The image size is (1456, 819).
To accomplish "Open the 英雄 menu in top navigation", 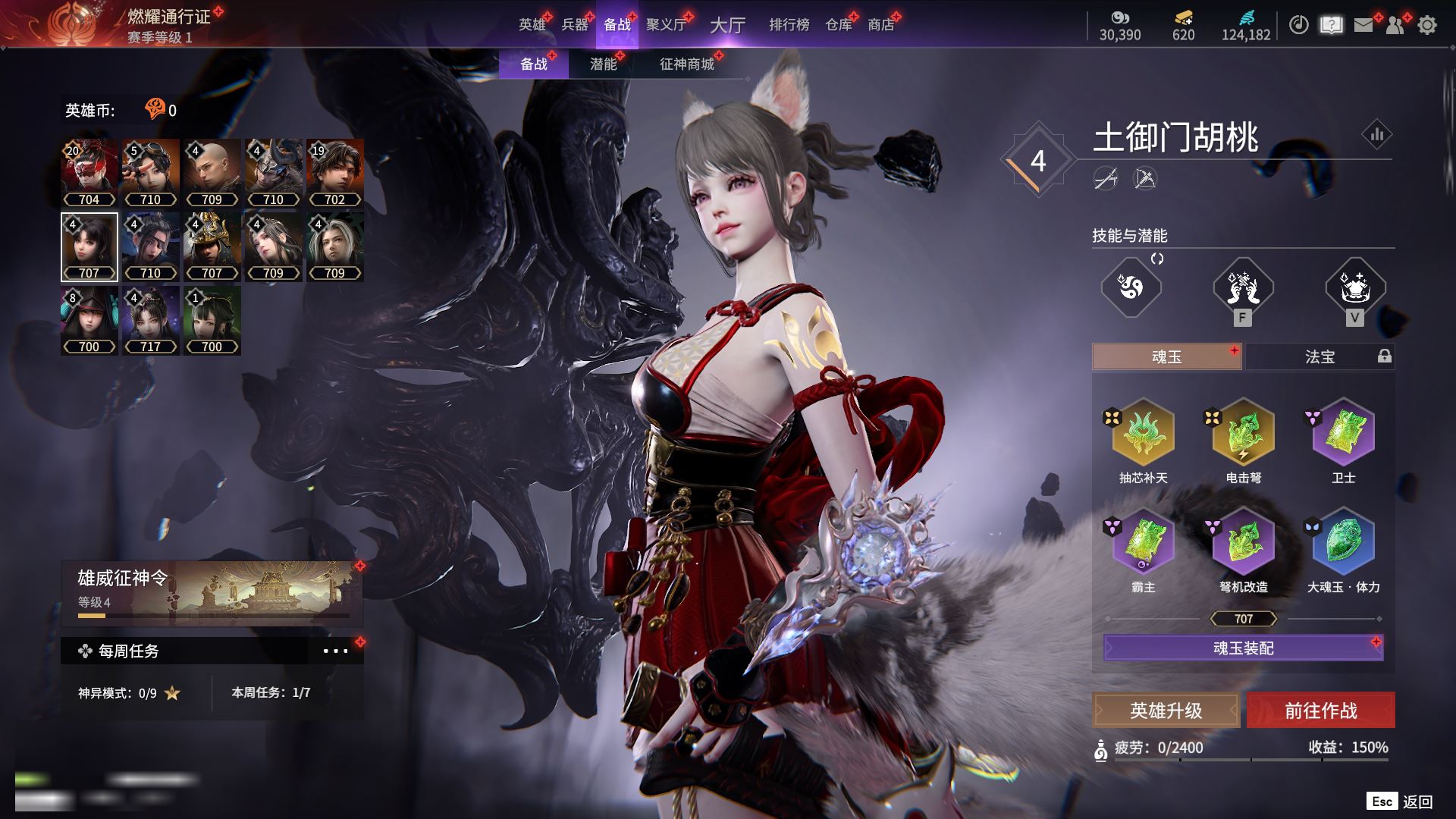I will point(532,25).
